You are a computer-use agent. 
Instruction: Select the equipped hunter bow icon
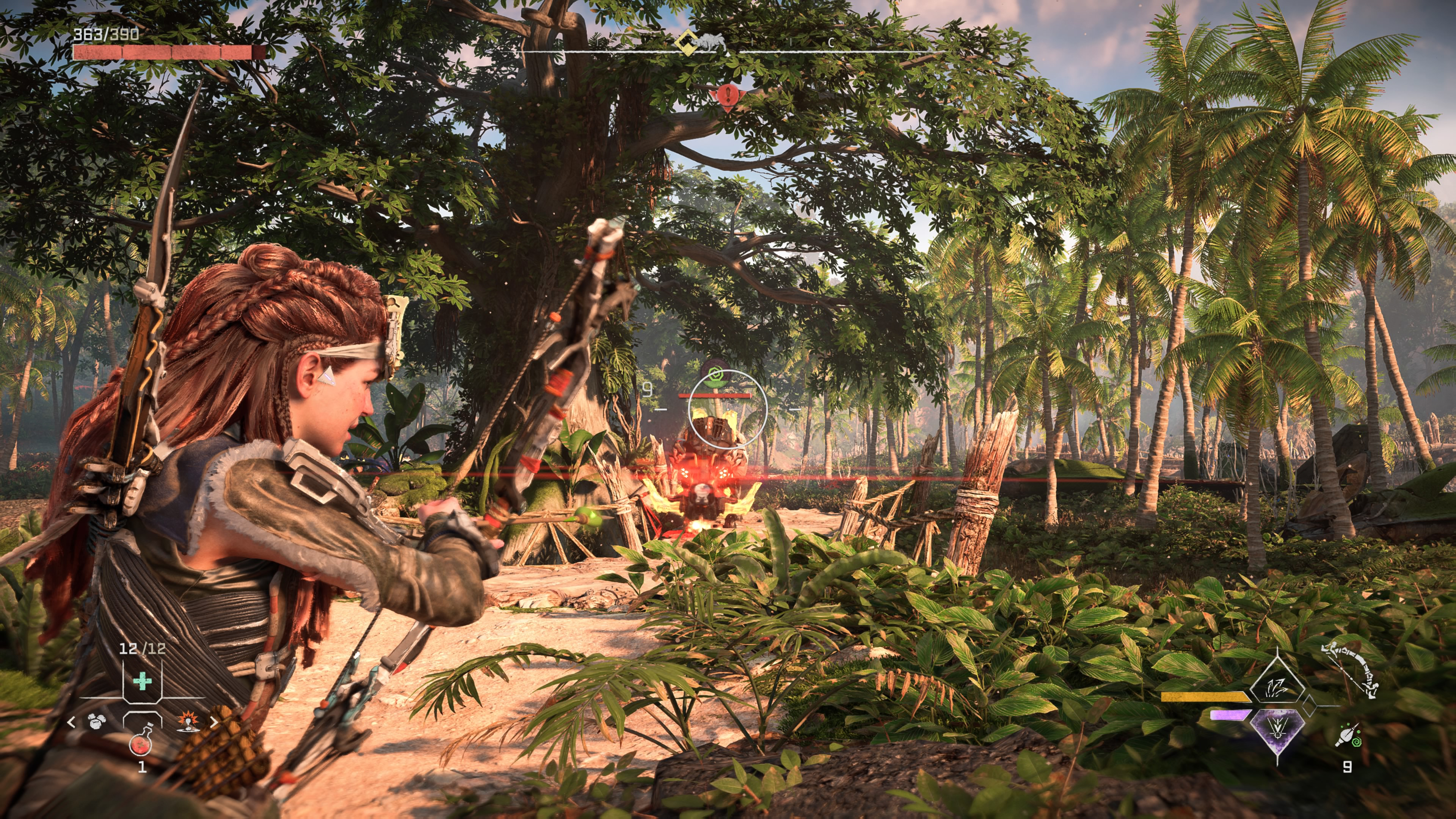pyautogui.click(x=1350, y=670)
